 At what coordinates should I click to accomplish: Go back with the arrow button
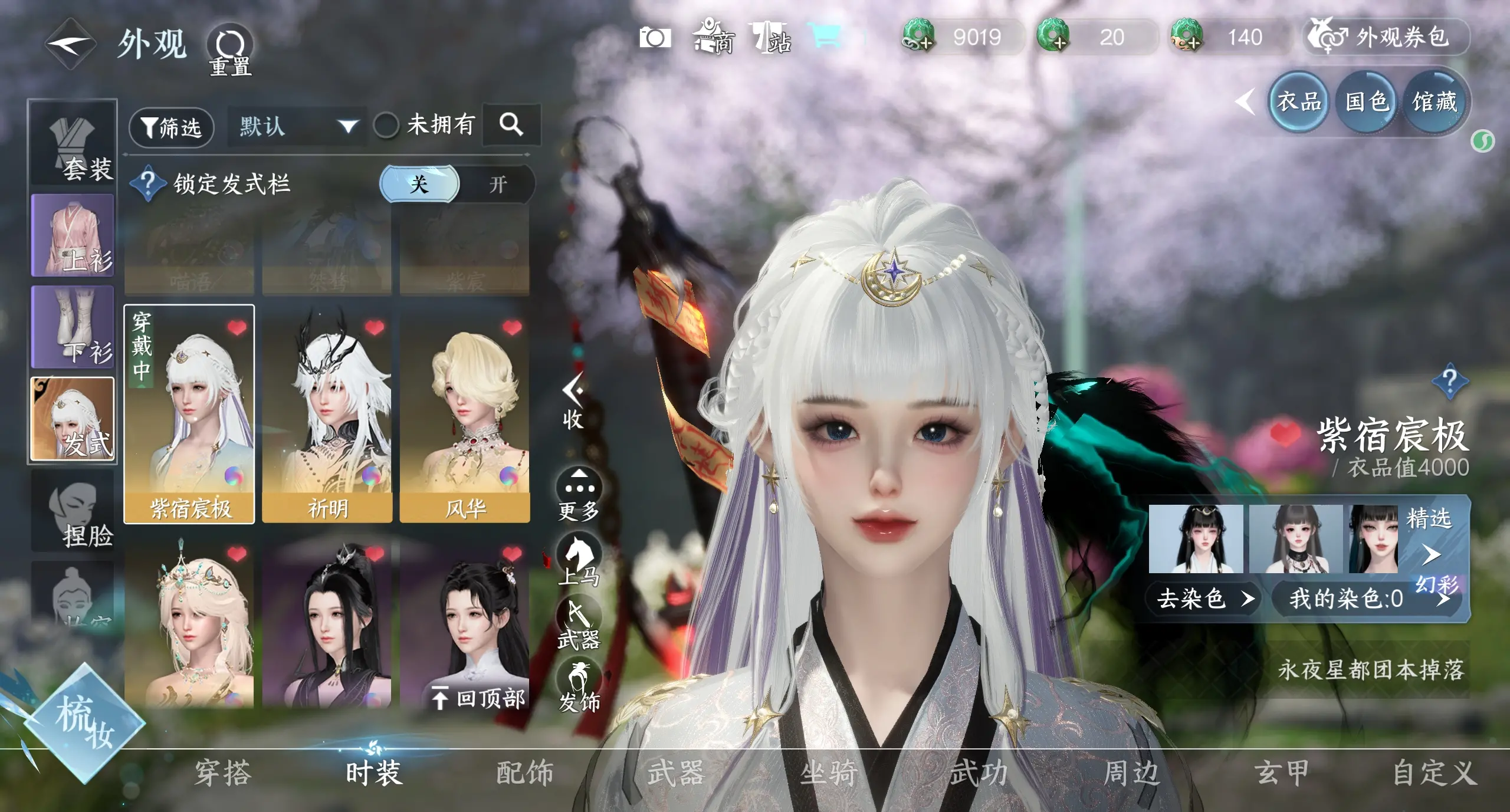[71, 44]
